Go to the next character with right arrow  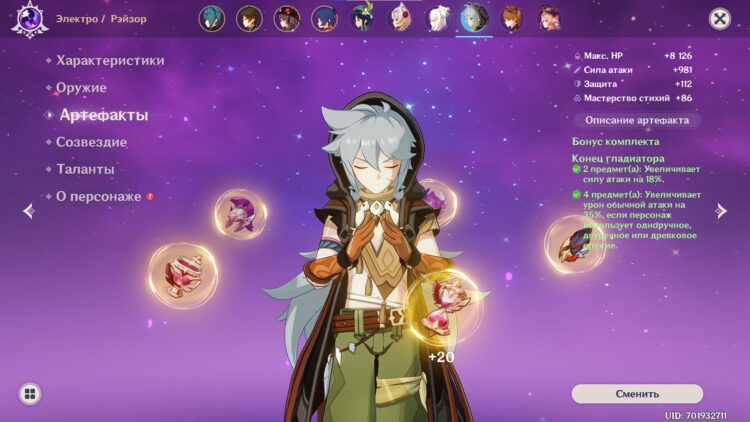point(721,210)
